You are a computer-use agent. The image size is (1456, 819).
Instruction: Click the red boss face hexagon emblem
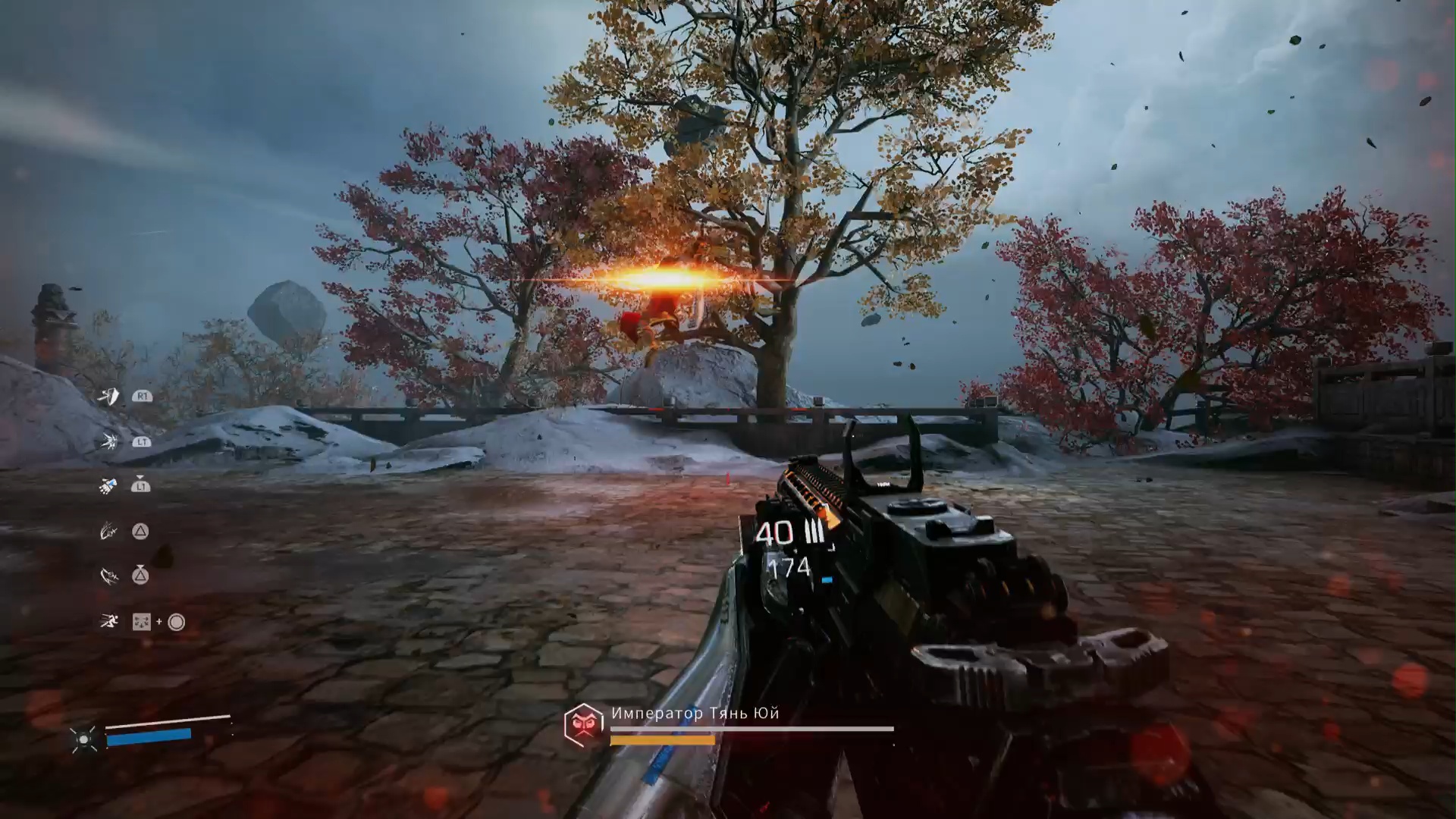(582, 724)
